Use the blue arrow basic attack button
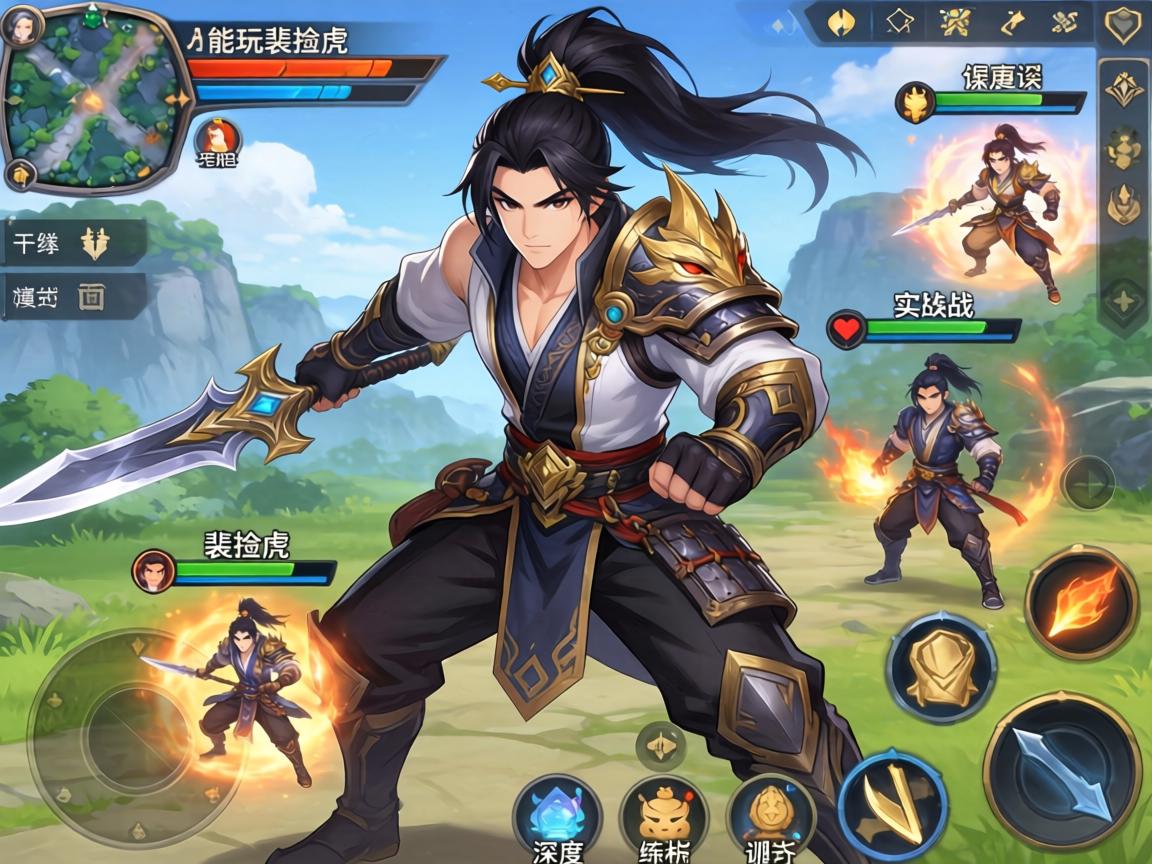 click(1062, 769)
